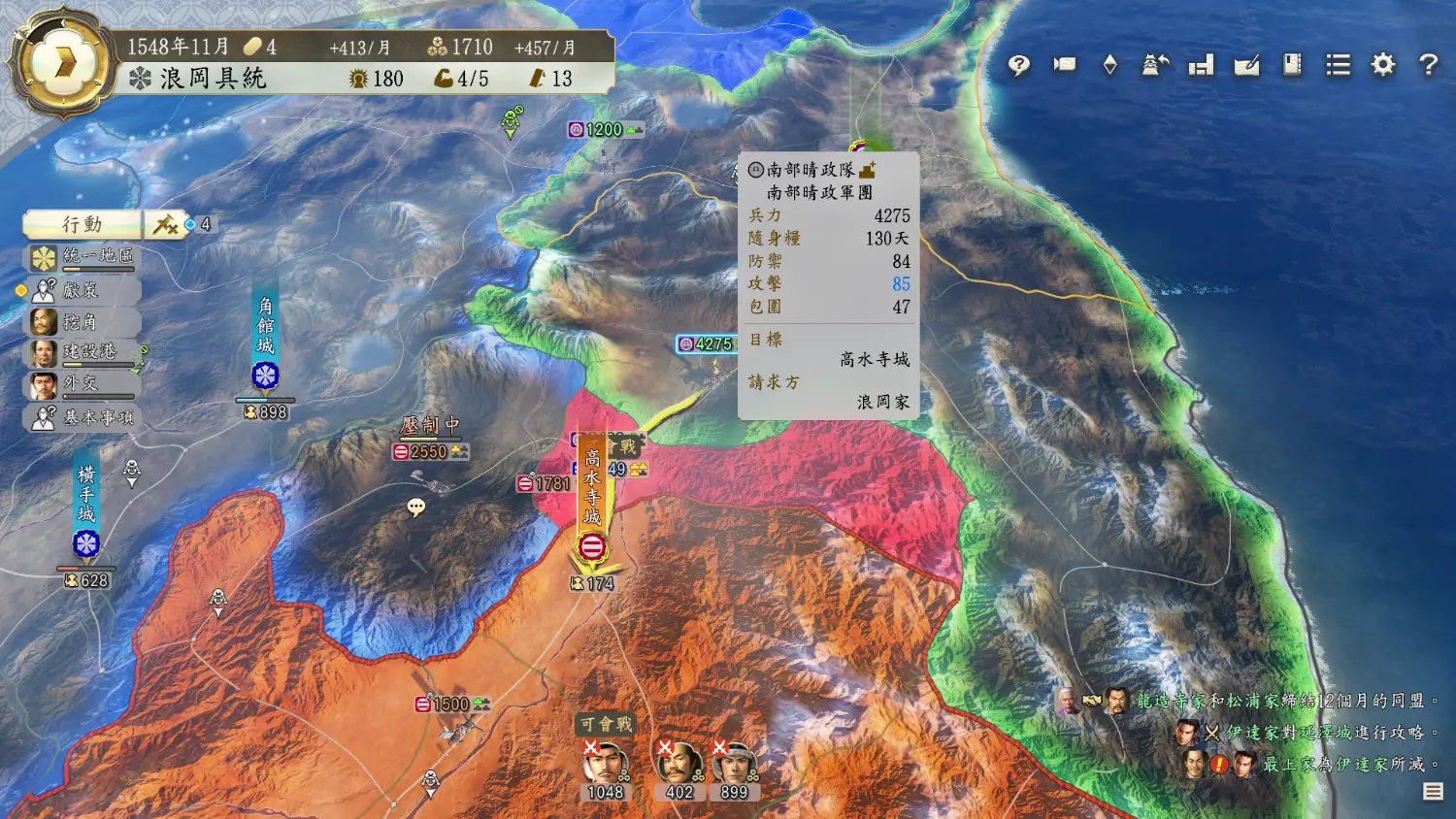
Task: Expand the event log with the bottom-right lines button
Action: coord(1433,792)
